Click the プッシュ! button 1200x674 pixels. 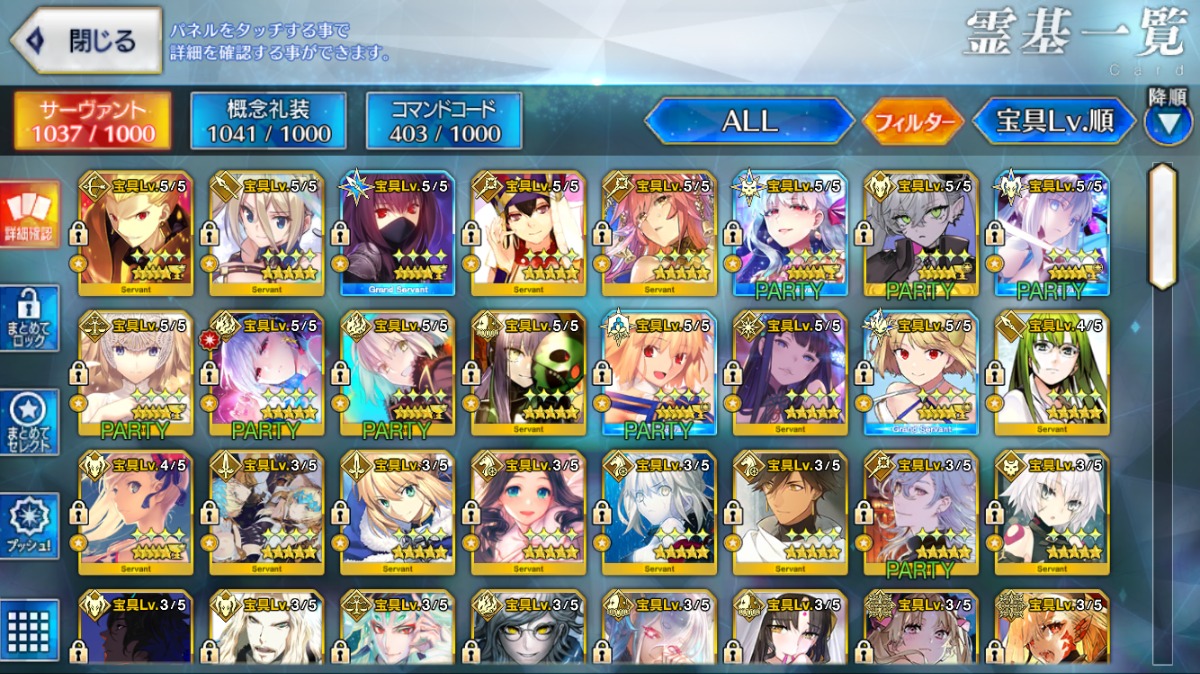tap(29, 526)
